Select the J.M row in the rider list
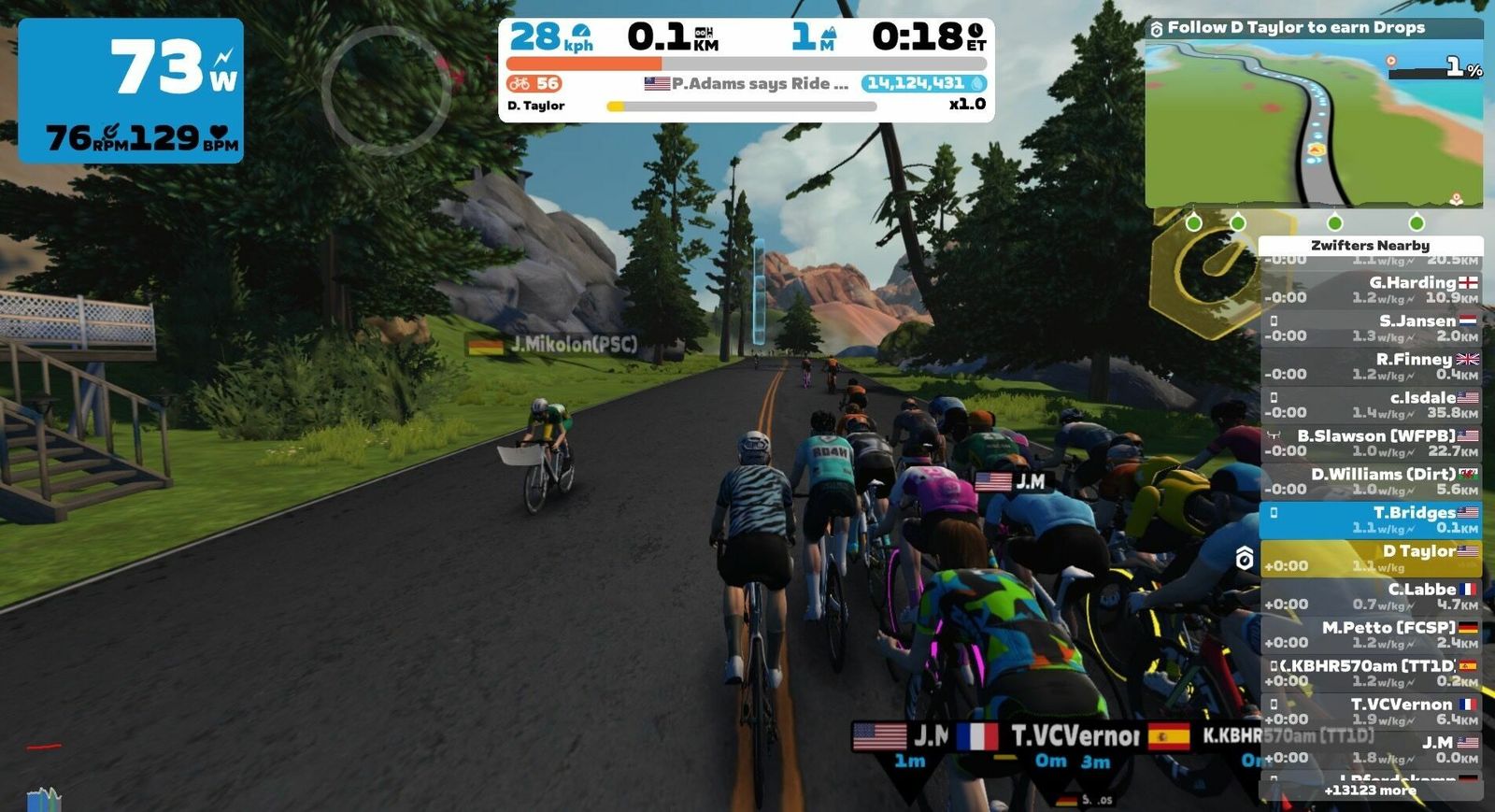Image resolution: width=1495 pixels, height=812 pixels. click(1371, 749)
